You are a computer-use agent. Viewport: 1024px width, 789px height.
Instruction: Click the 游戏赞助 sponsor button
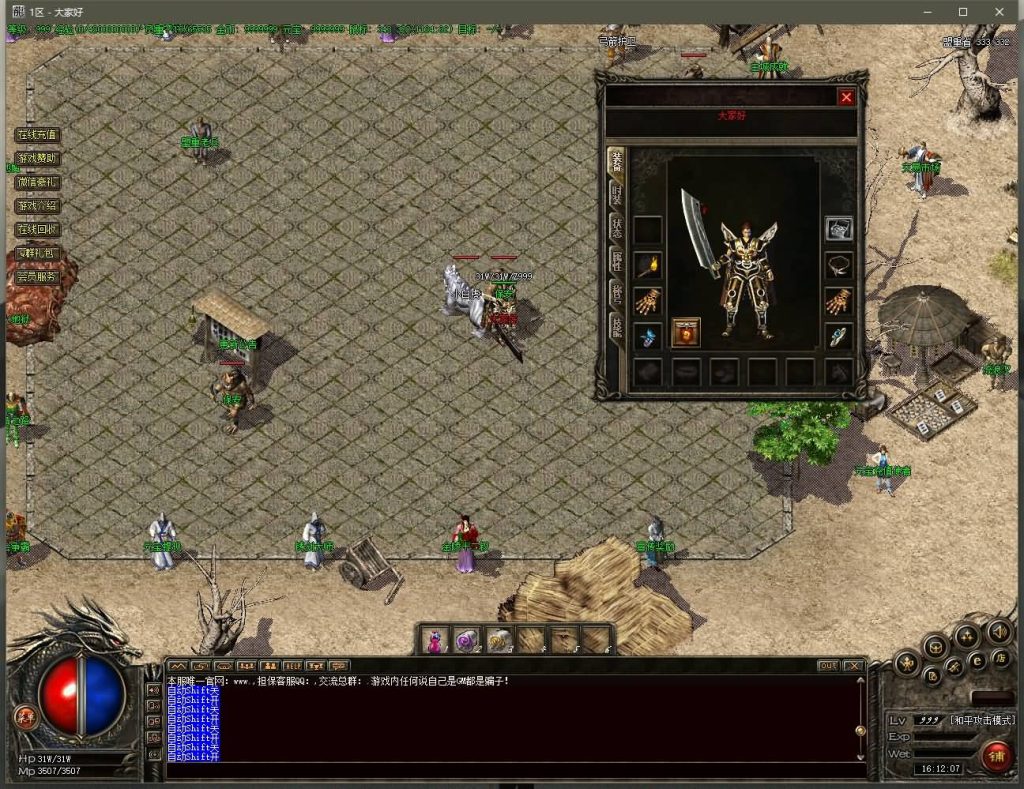[x=37, y=158]
